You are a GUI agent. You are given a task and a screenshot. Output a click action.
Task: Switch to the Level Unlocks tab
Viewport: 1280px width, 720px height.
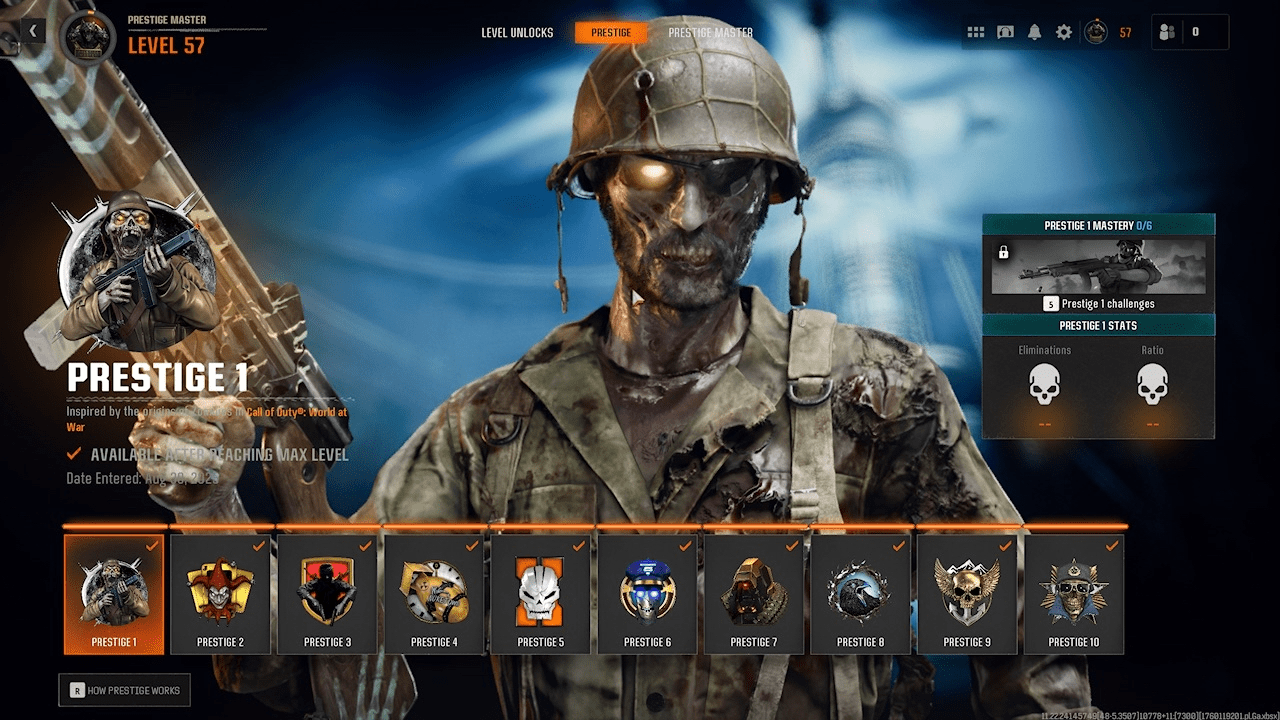pyautogui.click(x=519, y=32)
